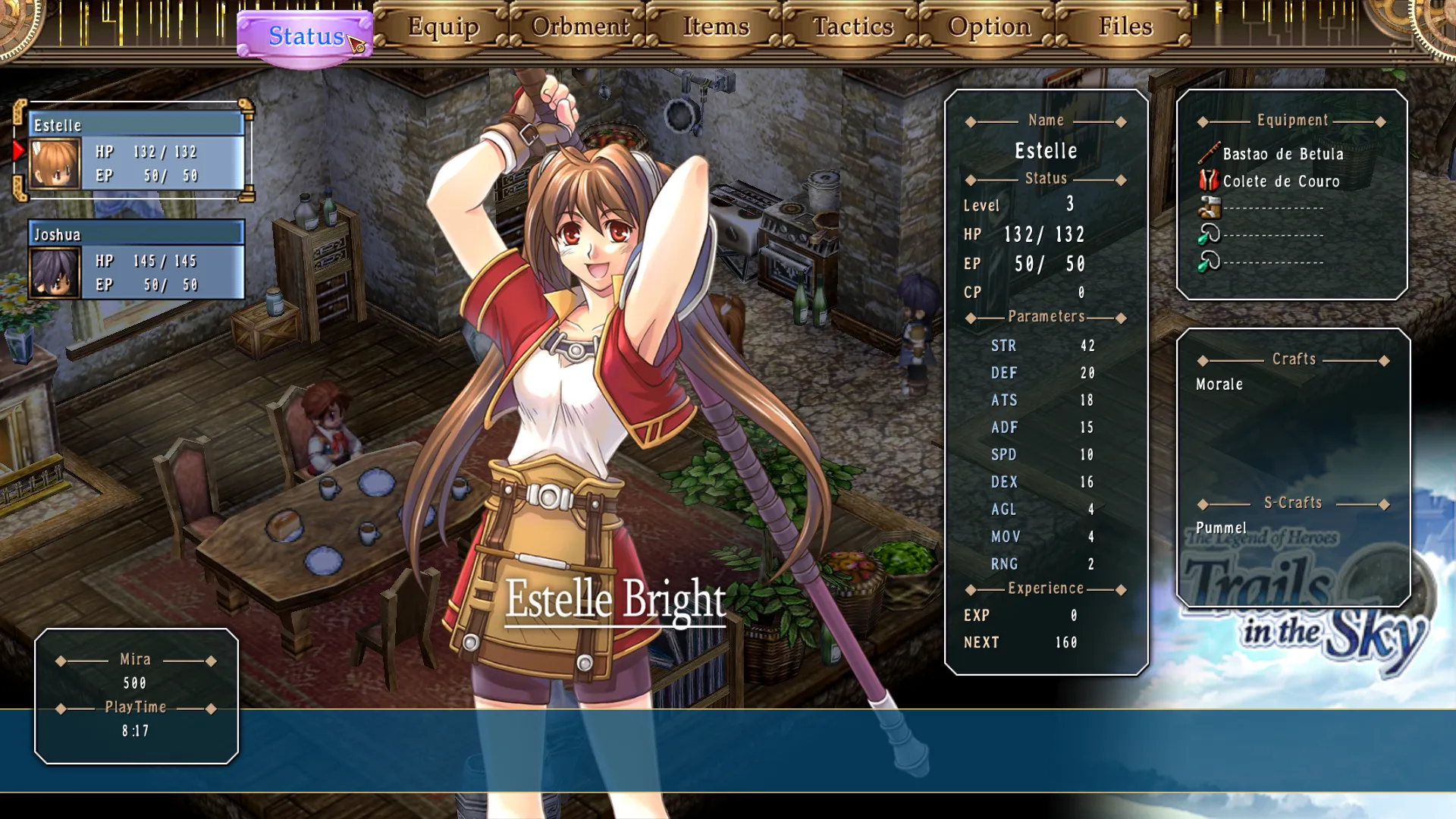
Task: Go to the Tactics tab
Action: pyautogui.click(x=852, y=27)
